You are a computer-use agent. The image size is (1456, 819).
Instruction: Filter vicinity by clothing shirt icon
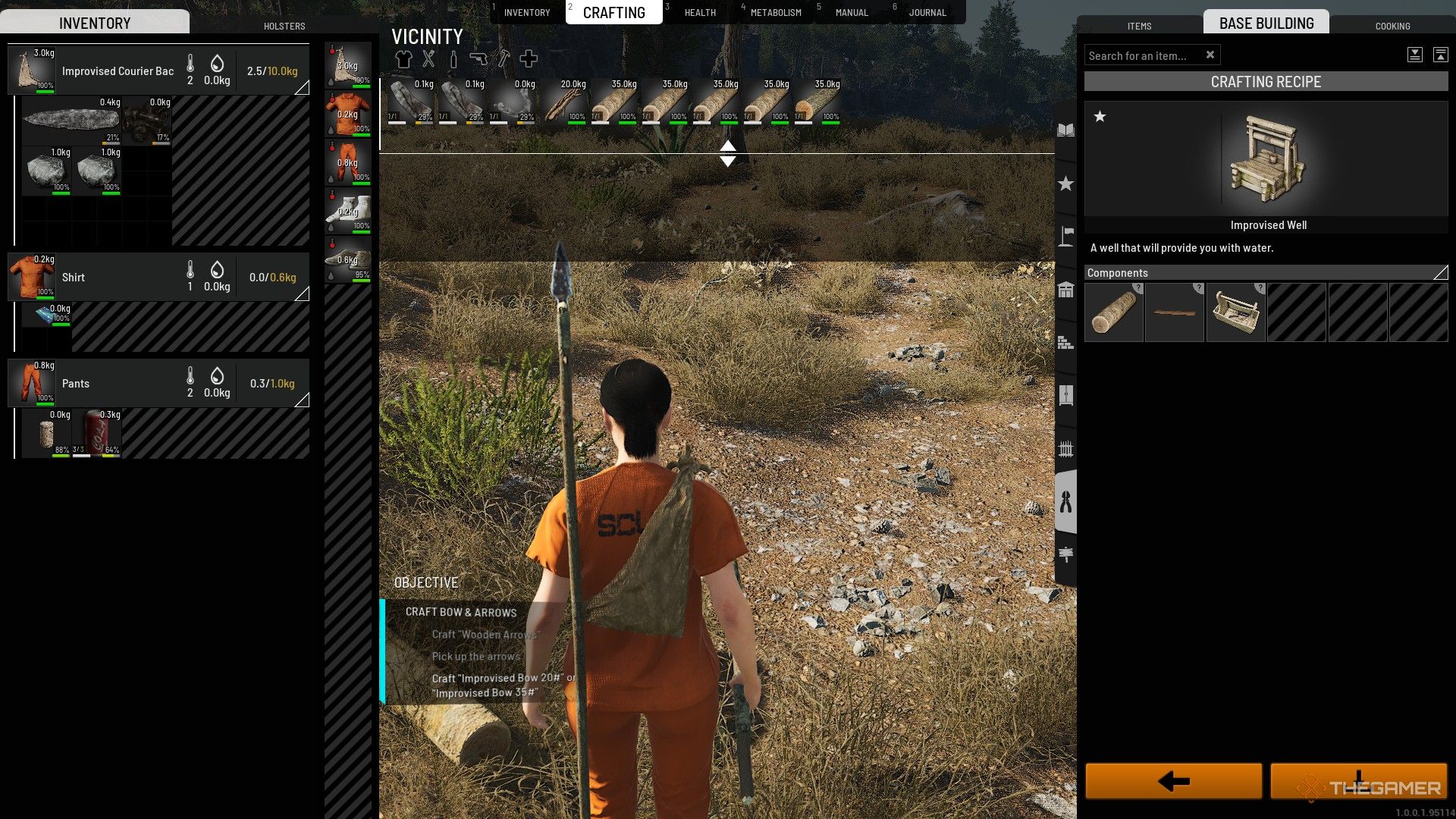pyautogui.click(x=403, y=58)
